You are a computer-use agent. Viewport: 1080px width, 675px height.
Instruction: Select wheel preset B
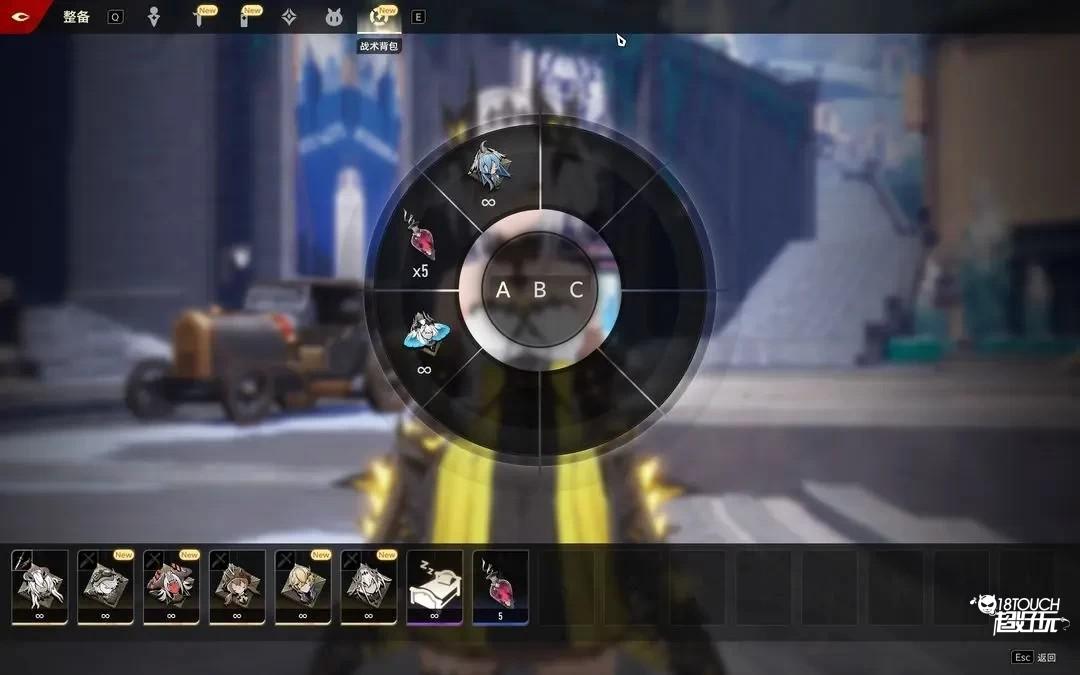coord(540,290)
